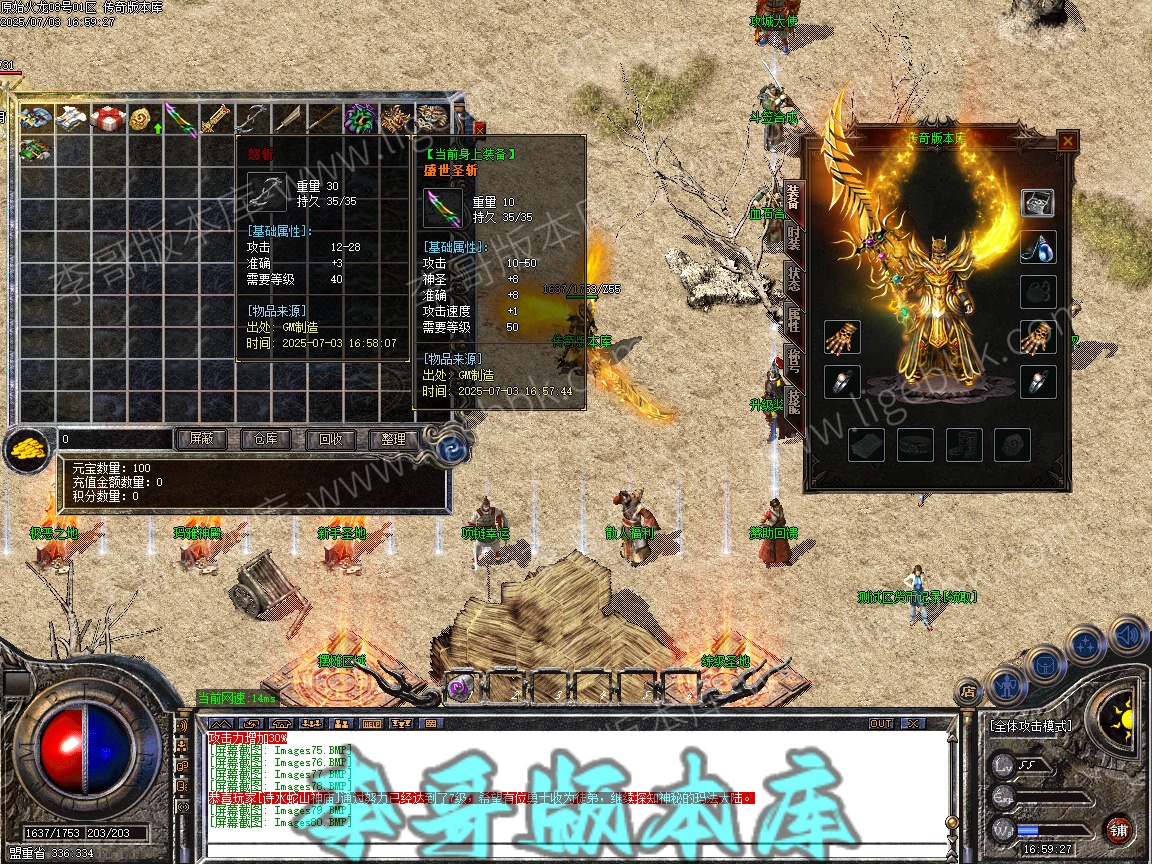Open the 称号 title tab
This screenshot has height=864, width=1152.
[793, 361]
